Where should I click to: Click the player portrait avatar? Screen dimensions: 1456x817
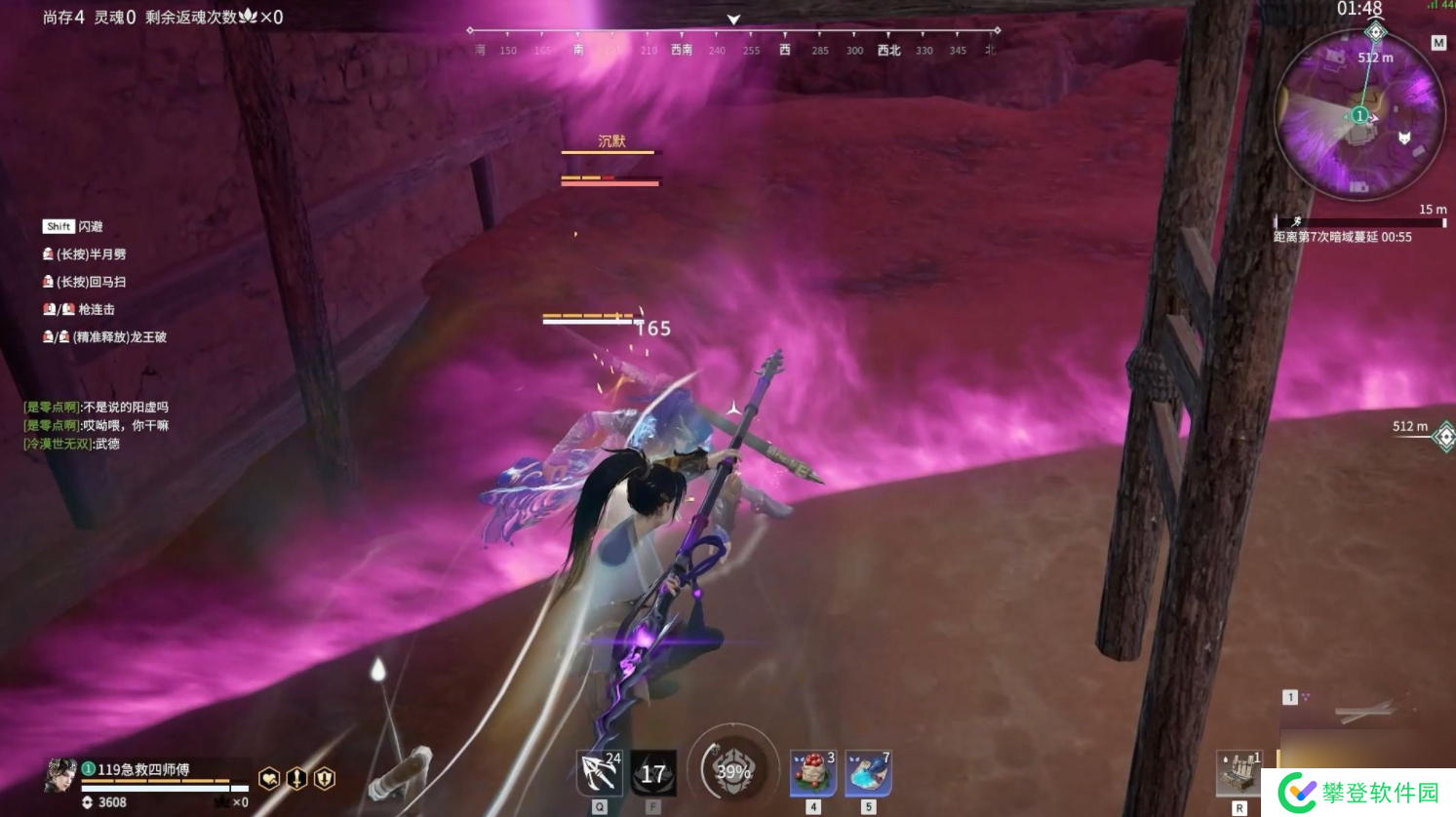pyautogui.click(x=60, y=776)
